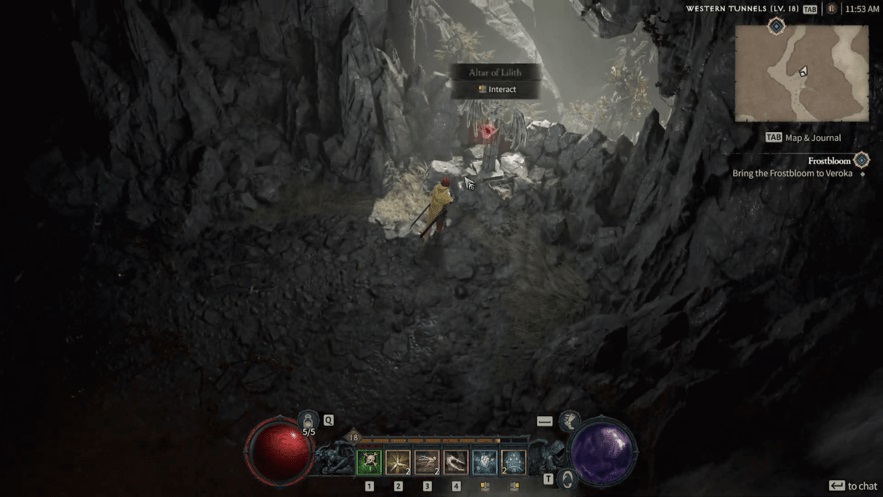Activate the fifth blue frost skill
The image size is (883, 497).
click(485, 462)
